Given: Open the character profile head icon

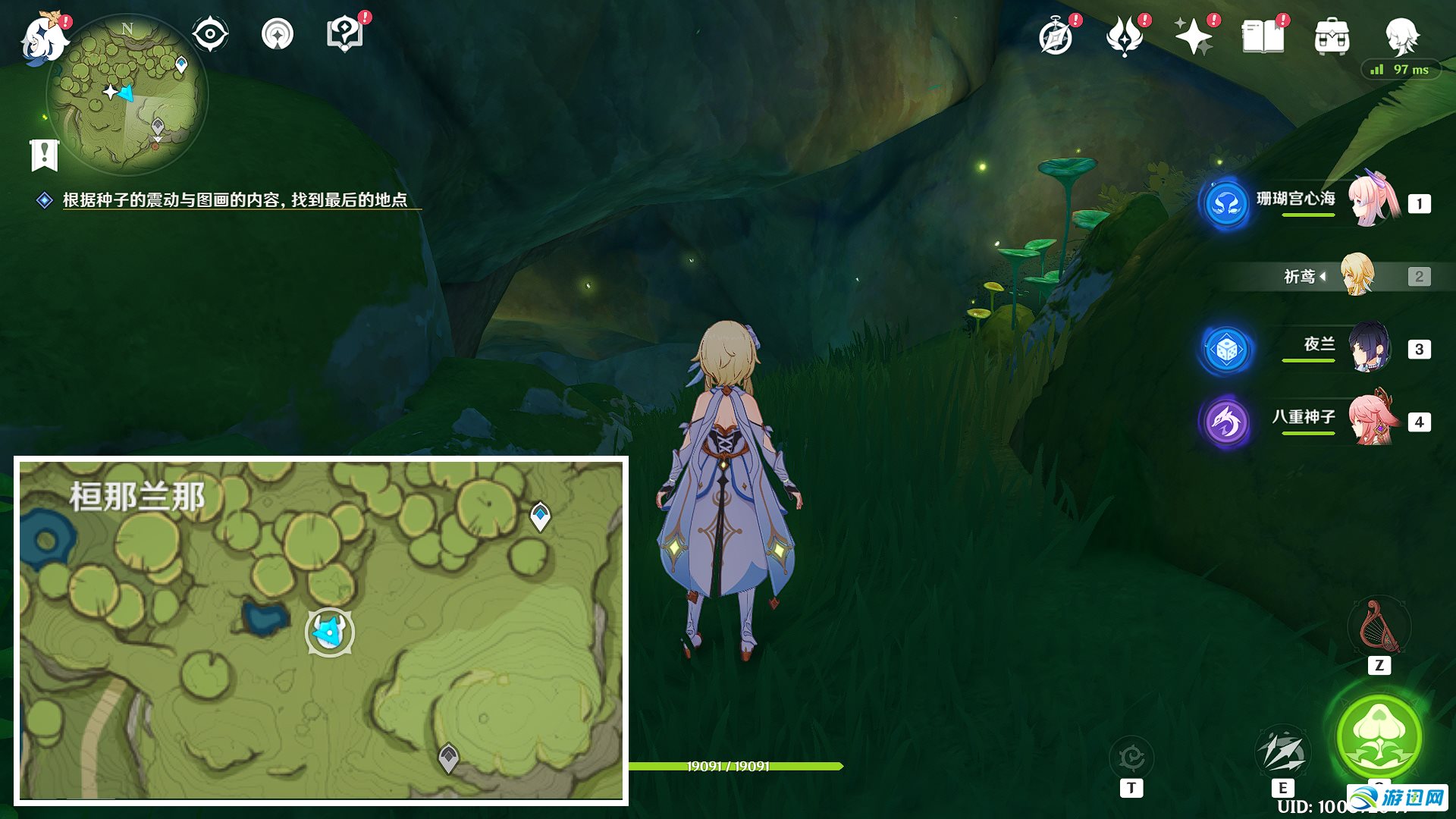Looking at the screenshot, I should click(x=1401, y=36).
